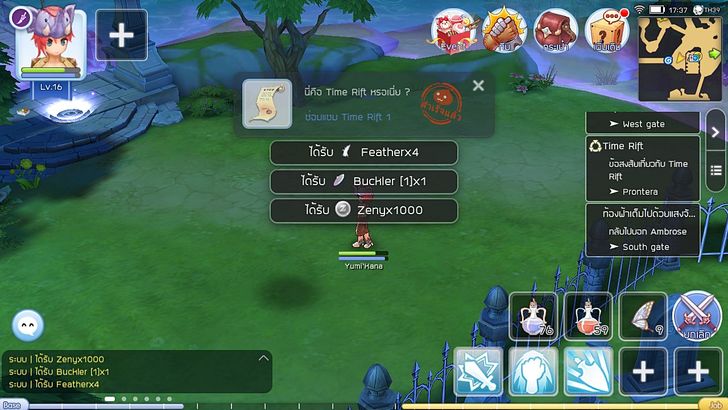
Task: Activate the sword bash skill
Action: [479, 372]
